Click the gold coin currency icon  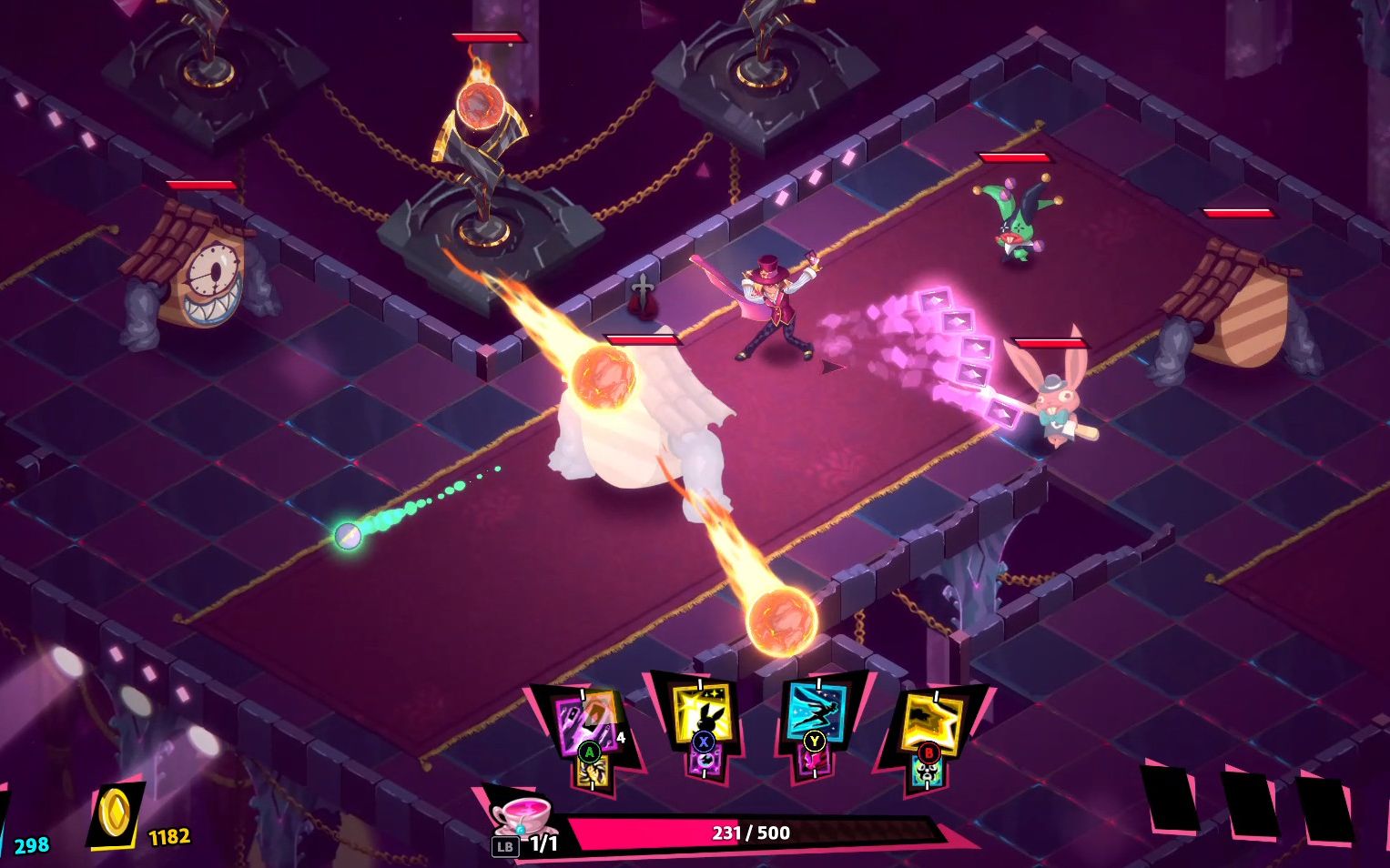[x=117, y=812]
